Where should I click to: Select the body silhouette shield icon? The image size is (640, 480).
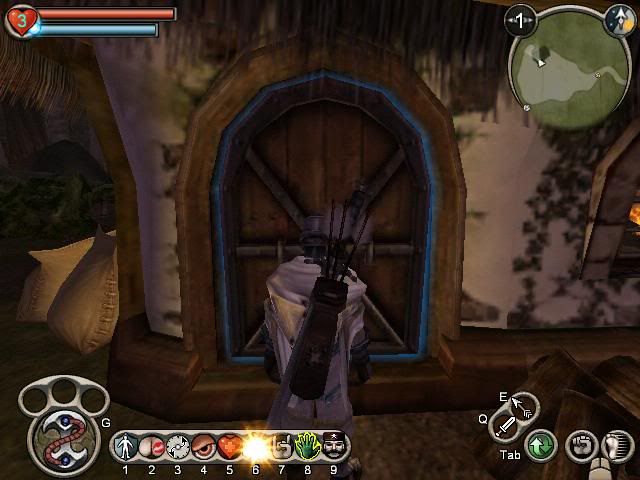[x=125, y=445]
